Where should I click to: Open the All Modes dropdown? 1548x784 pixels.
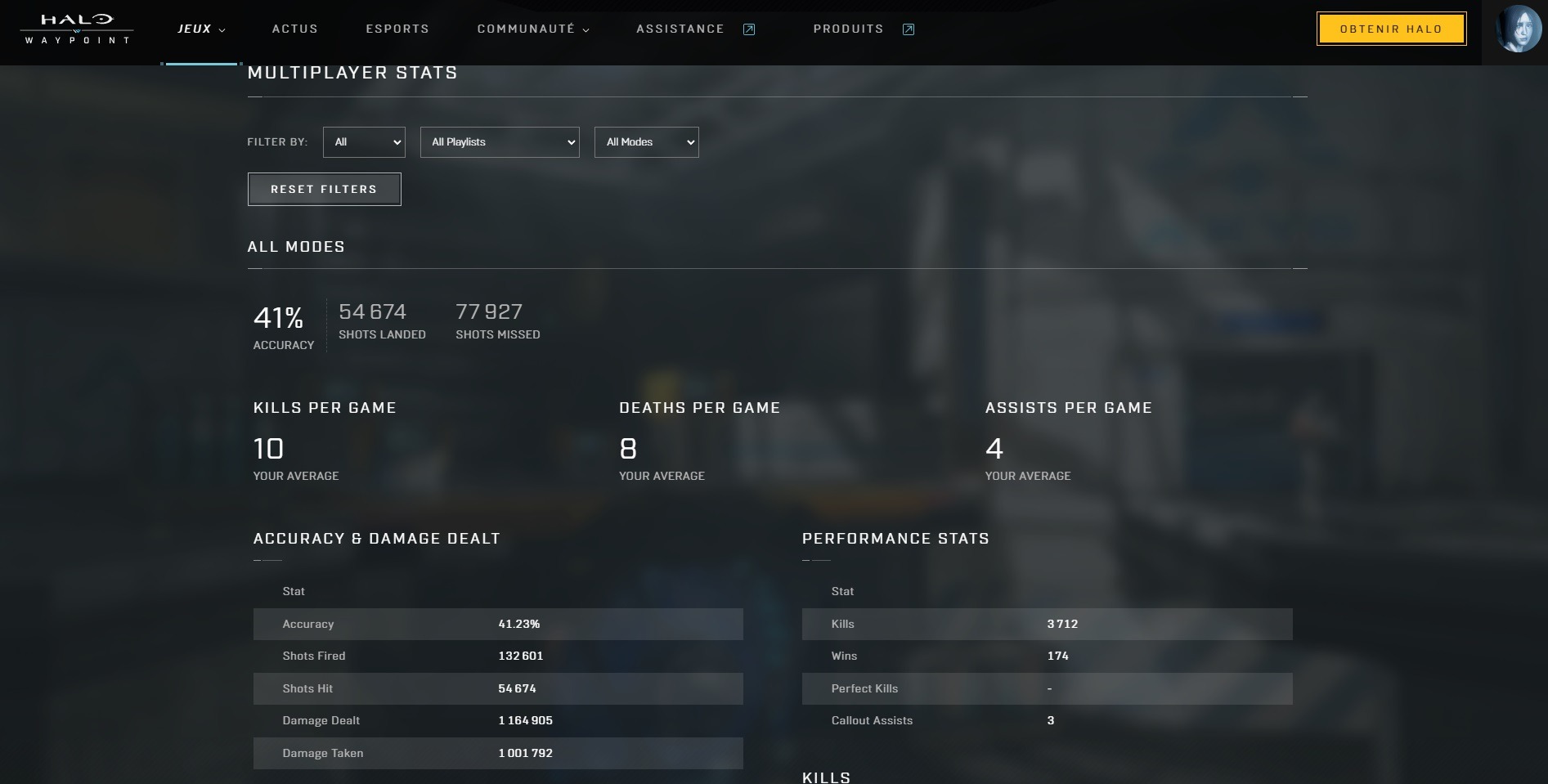(x=646, y=142)
